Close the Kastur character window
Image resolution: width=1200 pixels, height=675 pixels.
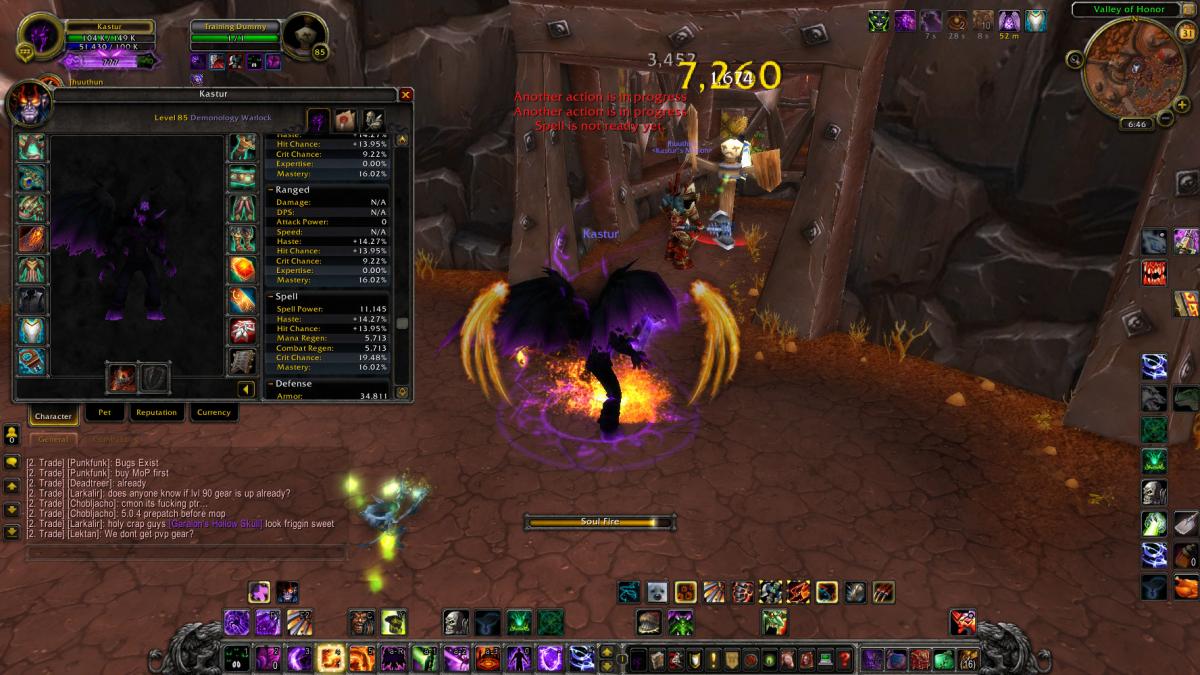coord(405,94)
